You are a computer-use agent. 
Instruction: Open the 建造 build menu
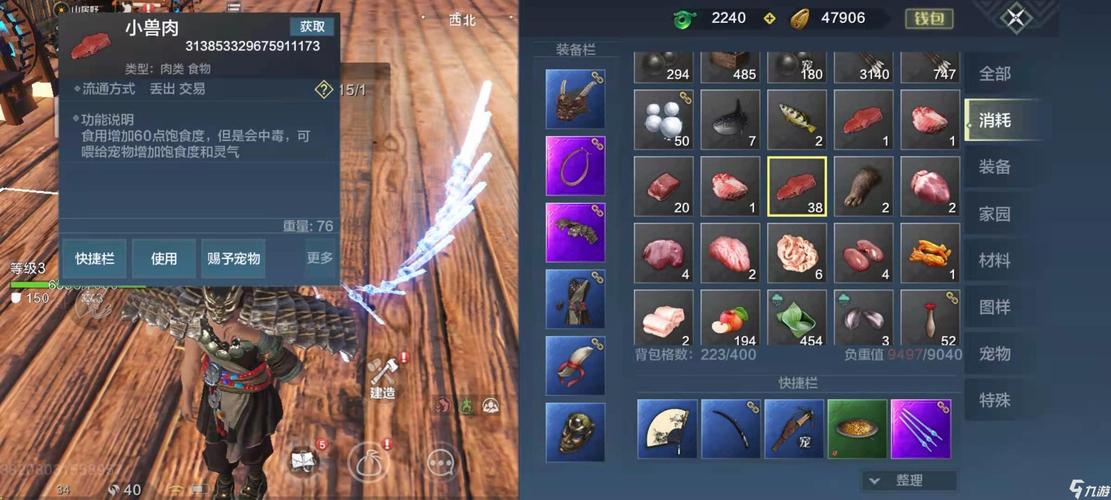pyautogui.click(x=383, y=379)
